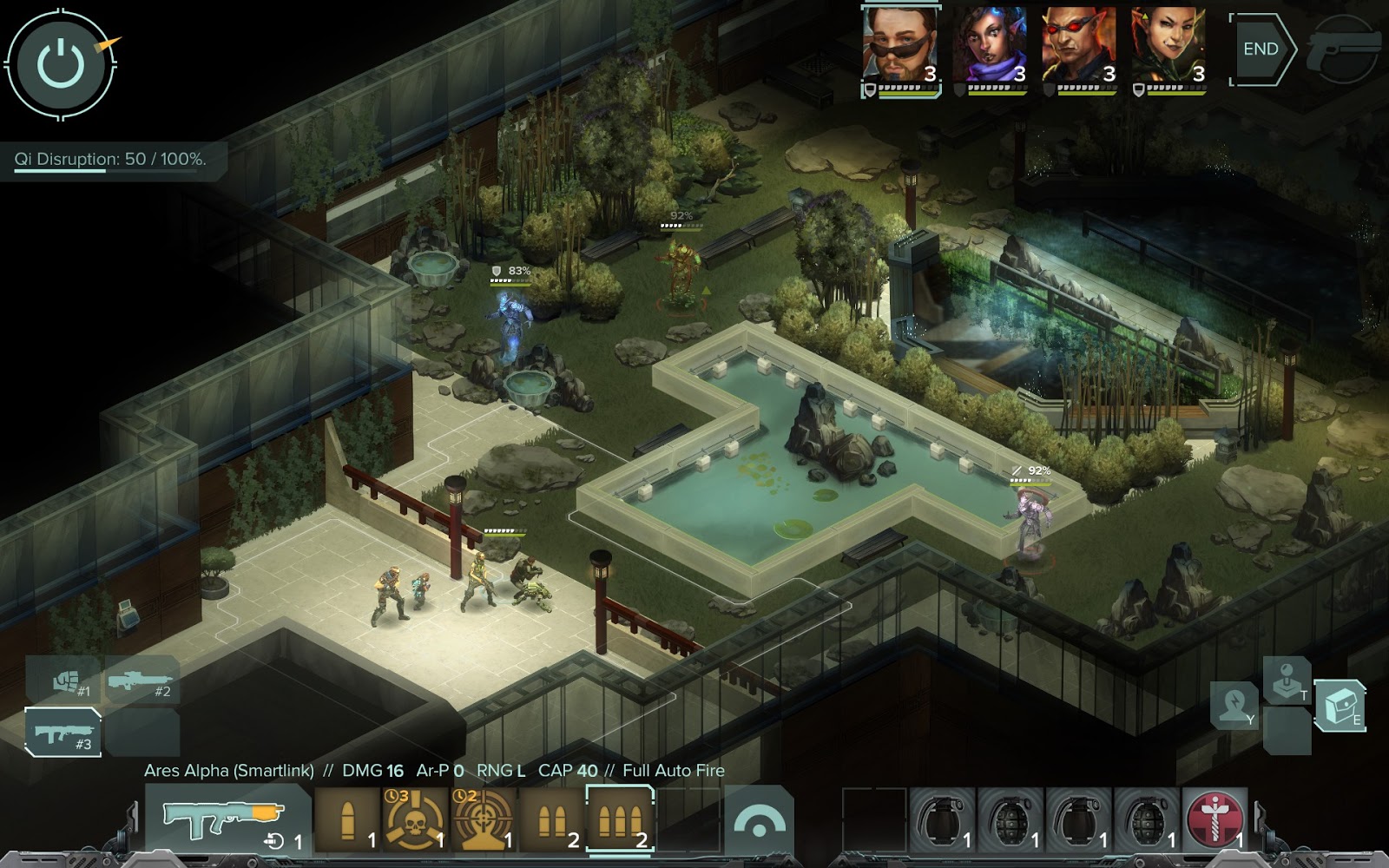Select the purple-scarf elf woman portrait

[990, 48]
